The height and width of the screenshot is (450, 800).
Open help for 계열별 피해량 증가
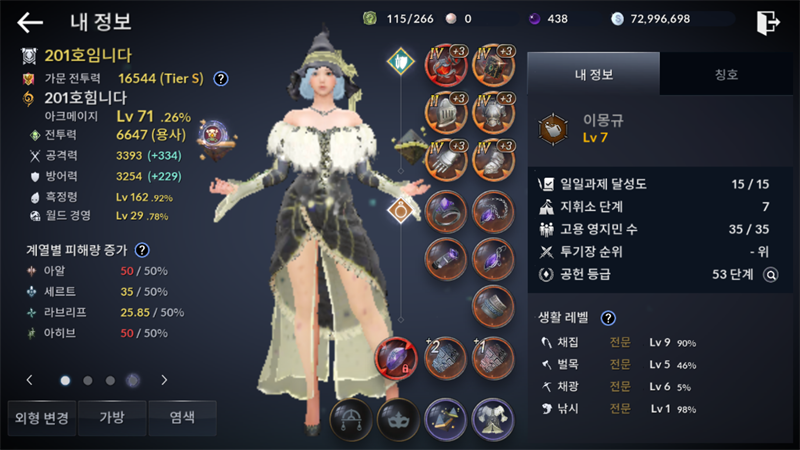coord(142,250)
